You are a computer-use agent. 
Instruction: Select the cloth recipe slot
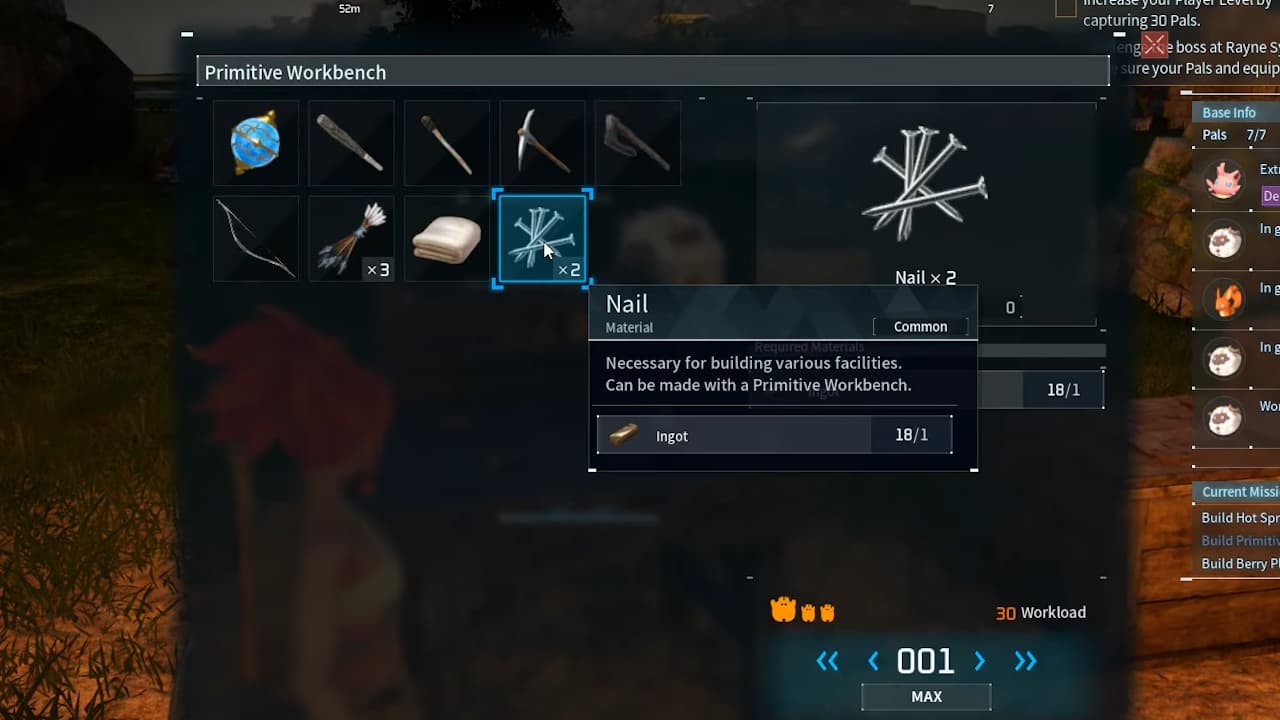tap(446, 238)
